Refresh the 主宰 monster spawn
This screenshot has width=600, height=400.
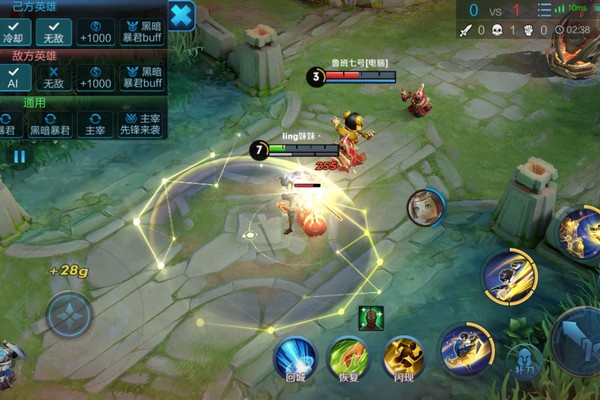(x=95, y=124)
